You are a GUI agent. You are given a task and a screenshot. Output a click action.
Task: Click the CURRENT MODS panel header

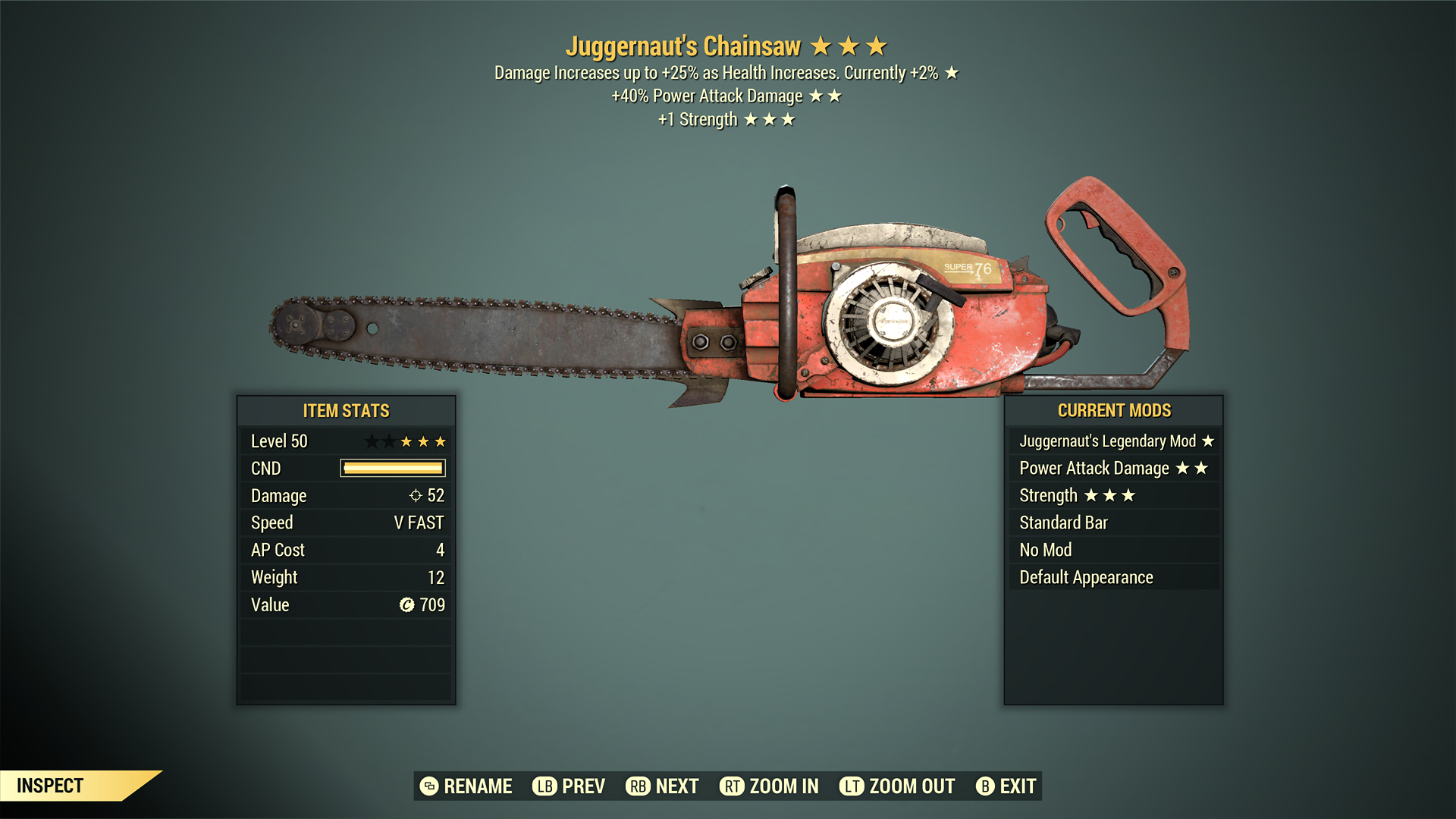pyautogui.click(x=1114, y=410)
